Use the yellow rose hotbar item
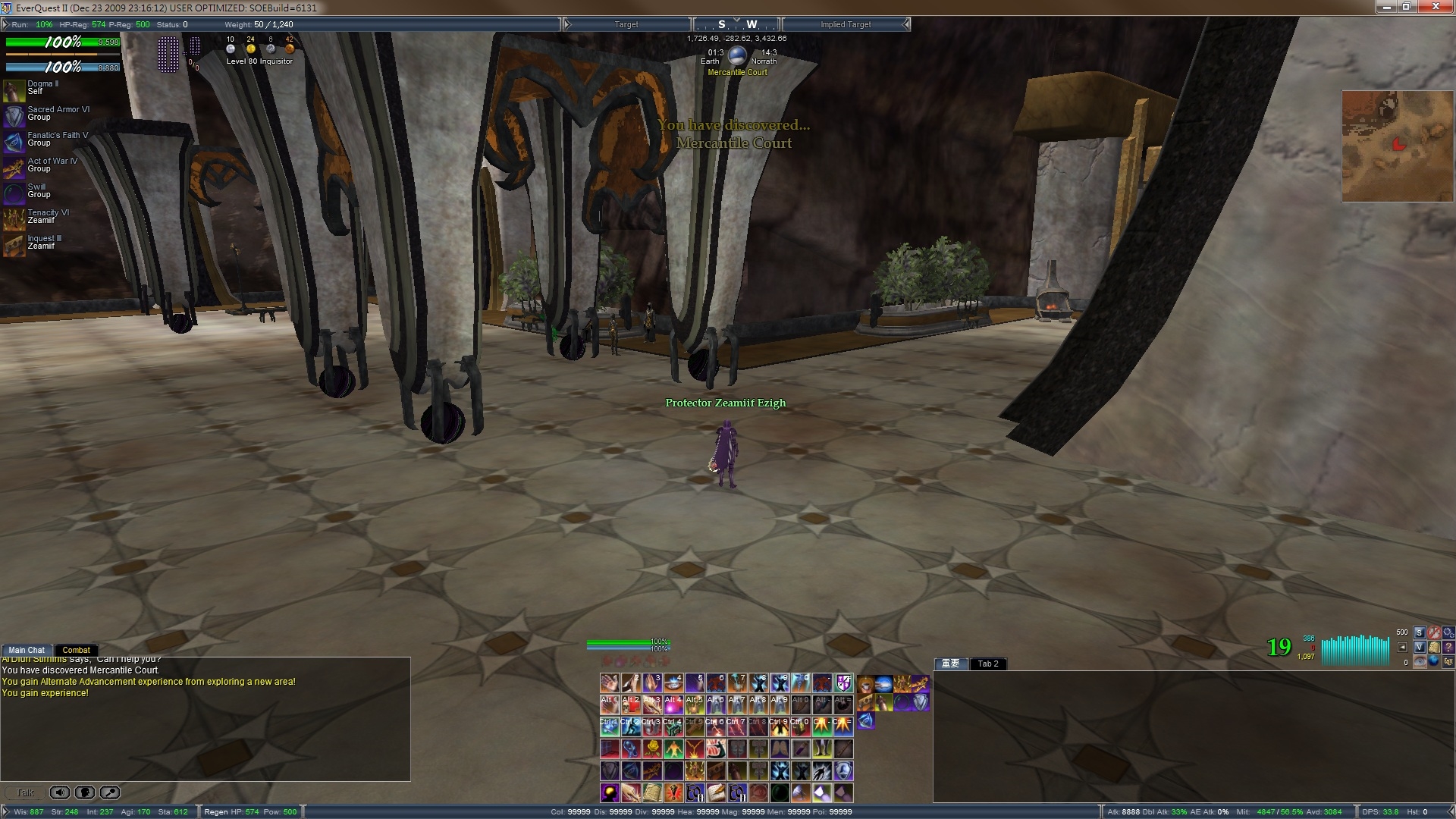 coord(652,748)
